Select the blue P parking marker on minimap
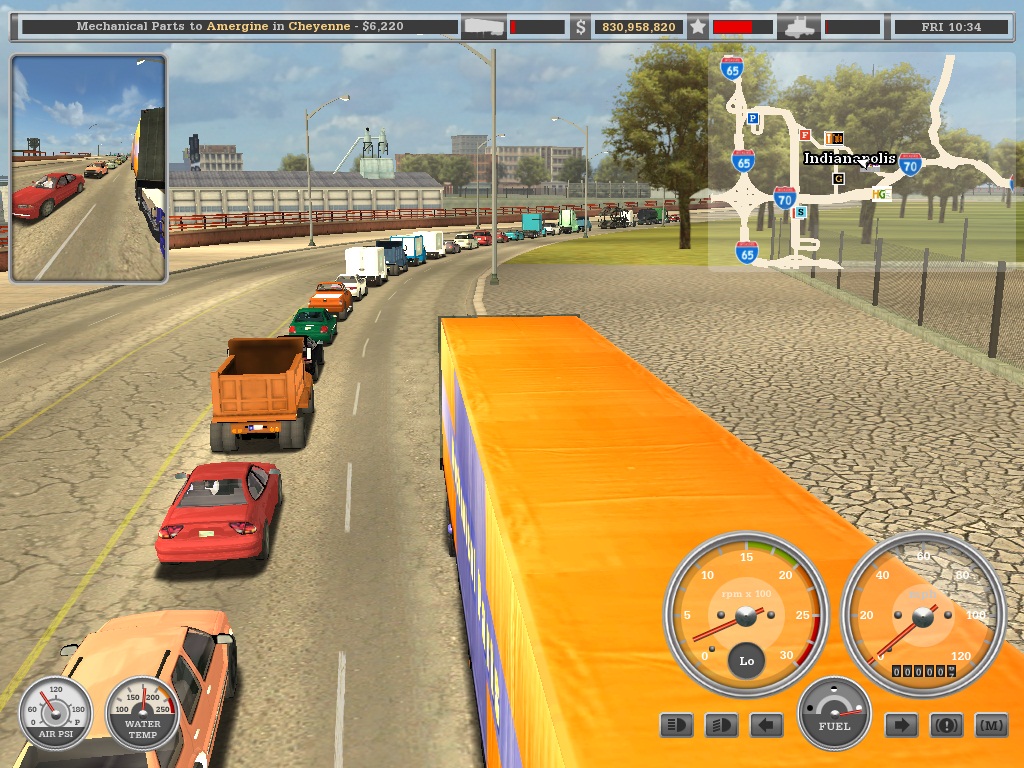The height and width of the screenshot is (768, 1024). pos(753,118)
